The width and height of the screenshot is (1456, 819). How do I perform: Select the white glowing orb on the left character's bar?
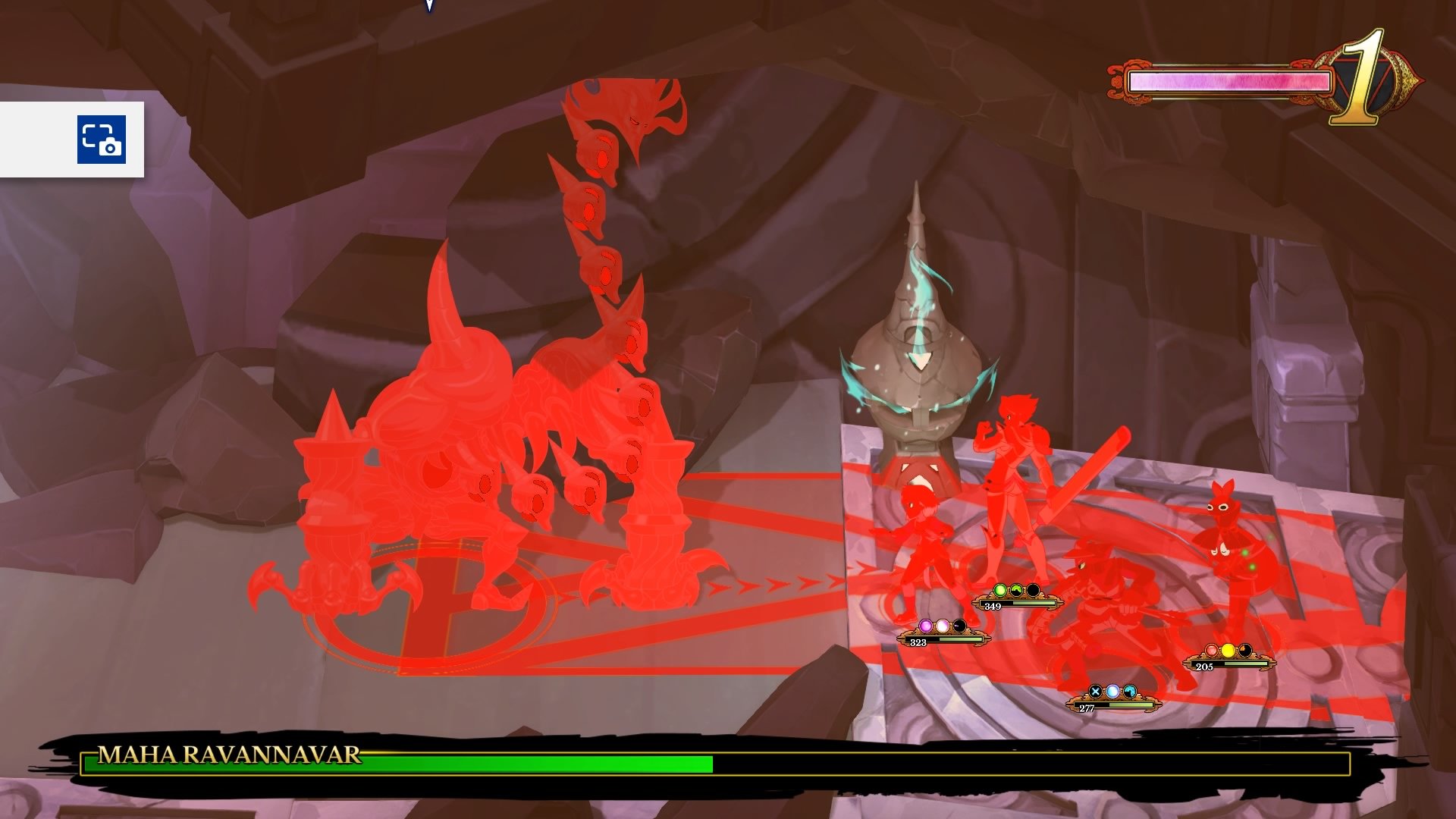[x=943, y=626]
